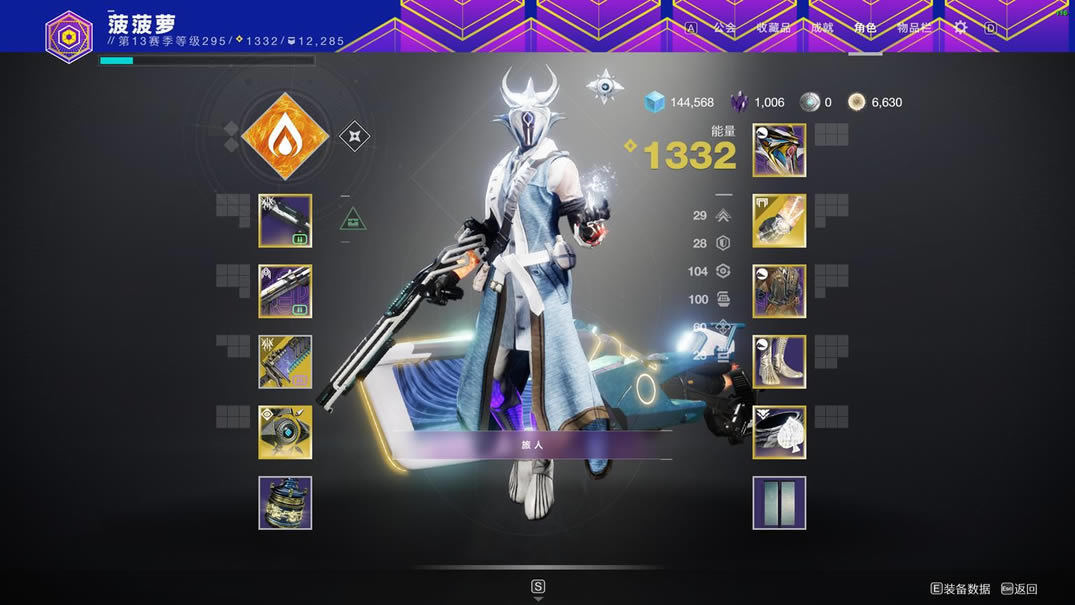
Task: Open the banner slot under the armor
Action: [x=779, y=502]
